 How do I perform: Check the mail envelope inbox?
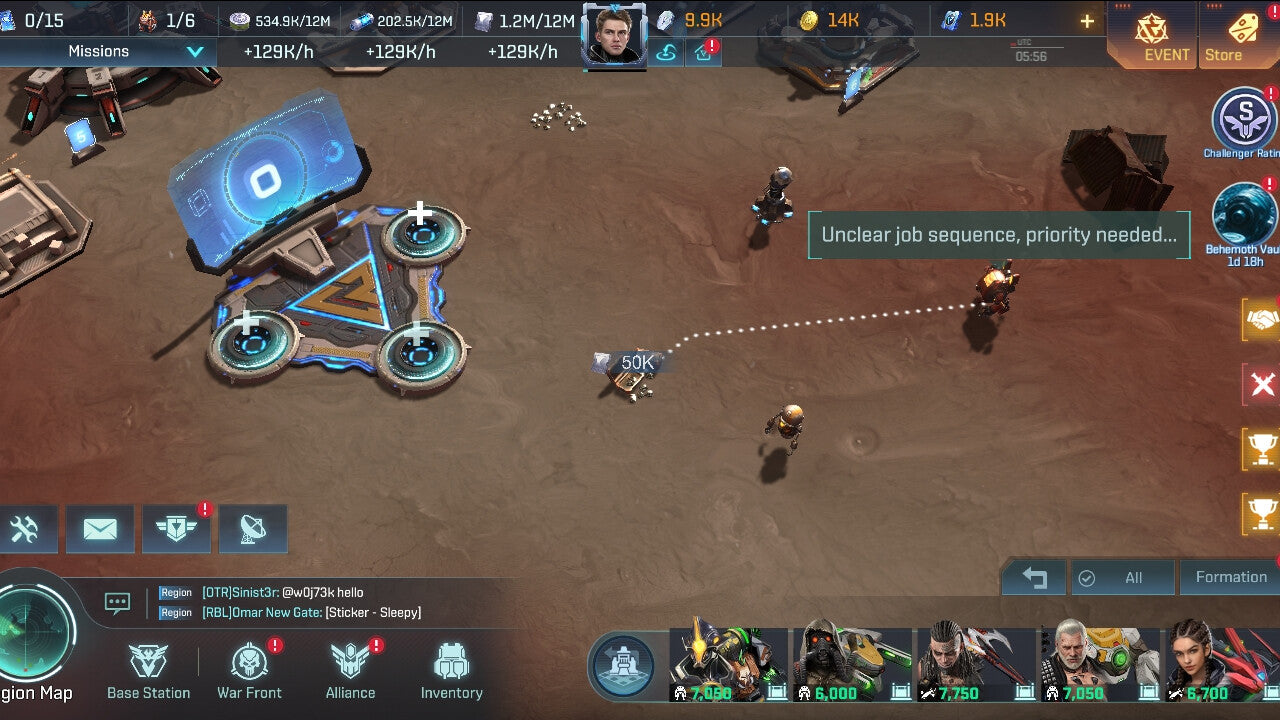coord(100,529)
